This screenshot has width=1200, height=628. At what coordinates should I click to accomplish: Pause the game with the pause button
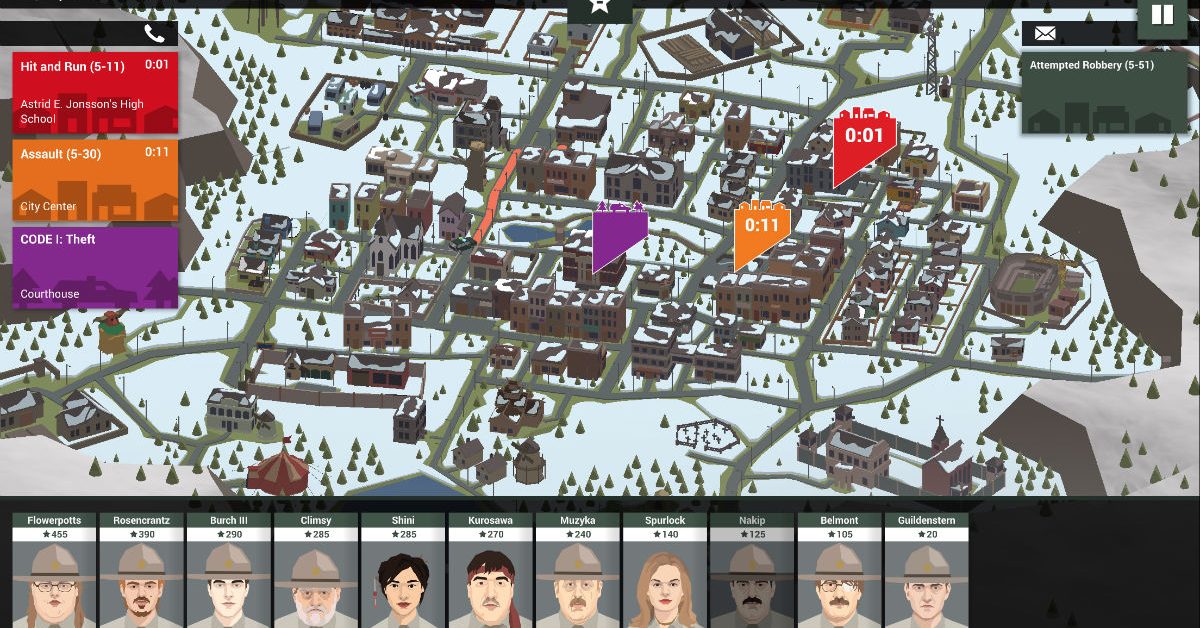pos(1161,15)
